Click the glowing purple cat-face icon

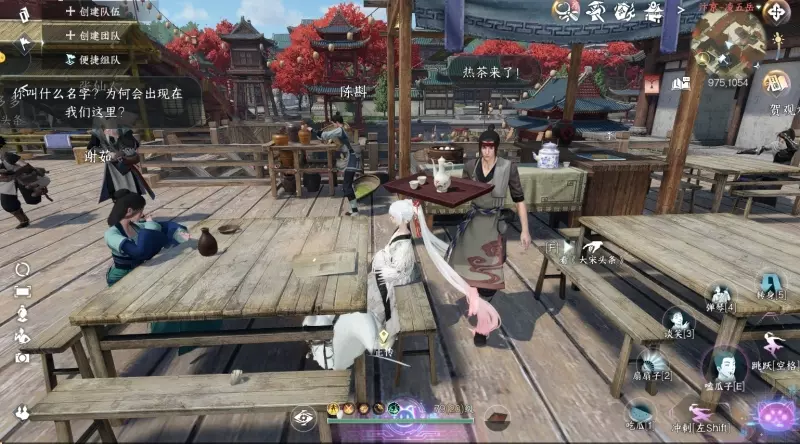click(x=776, y=414)
